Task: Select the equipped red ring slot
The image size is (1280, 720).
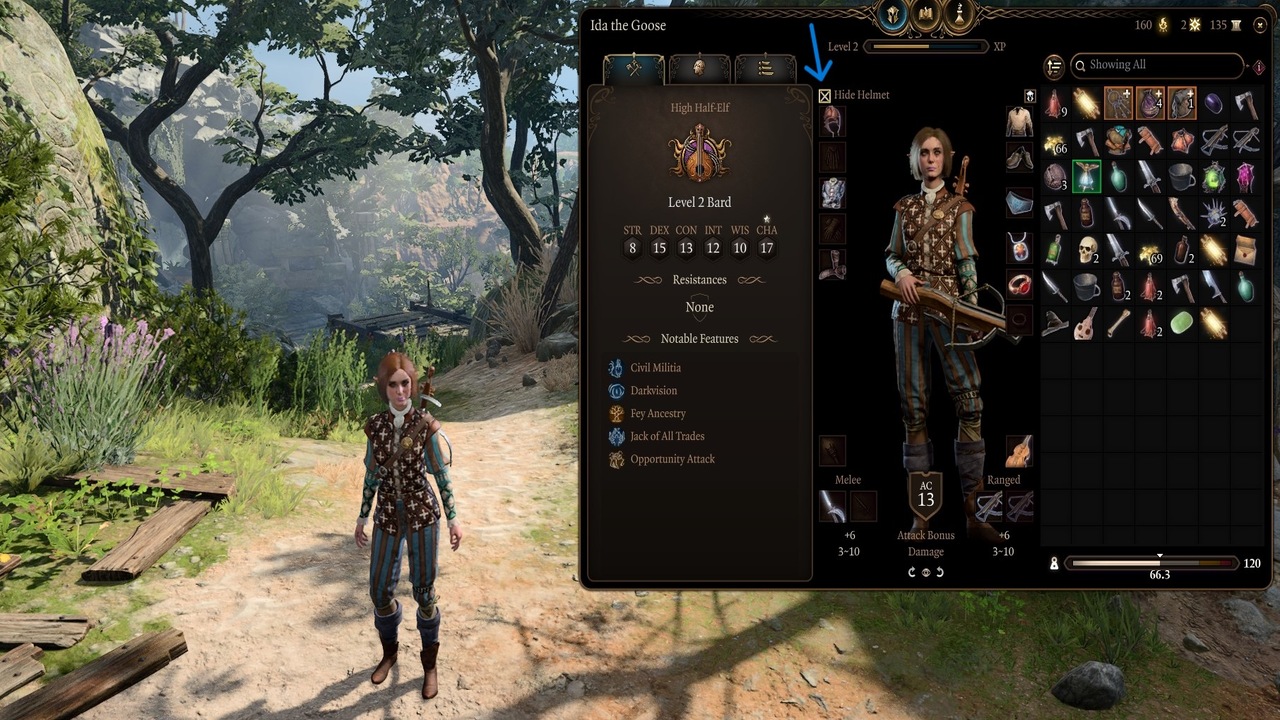Action: coord(1019,284)
